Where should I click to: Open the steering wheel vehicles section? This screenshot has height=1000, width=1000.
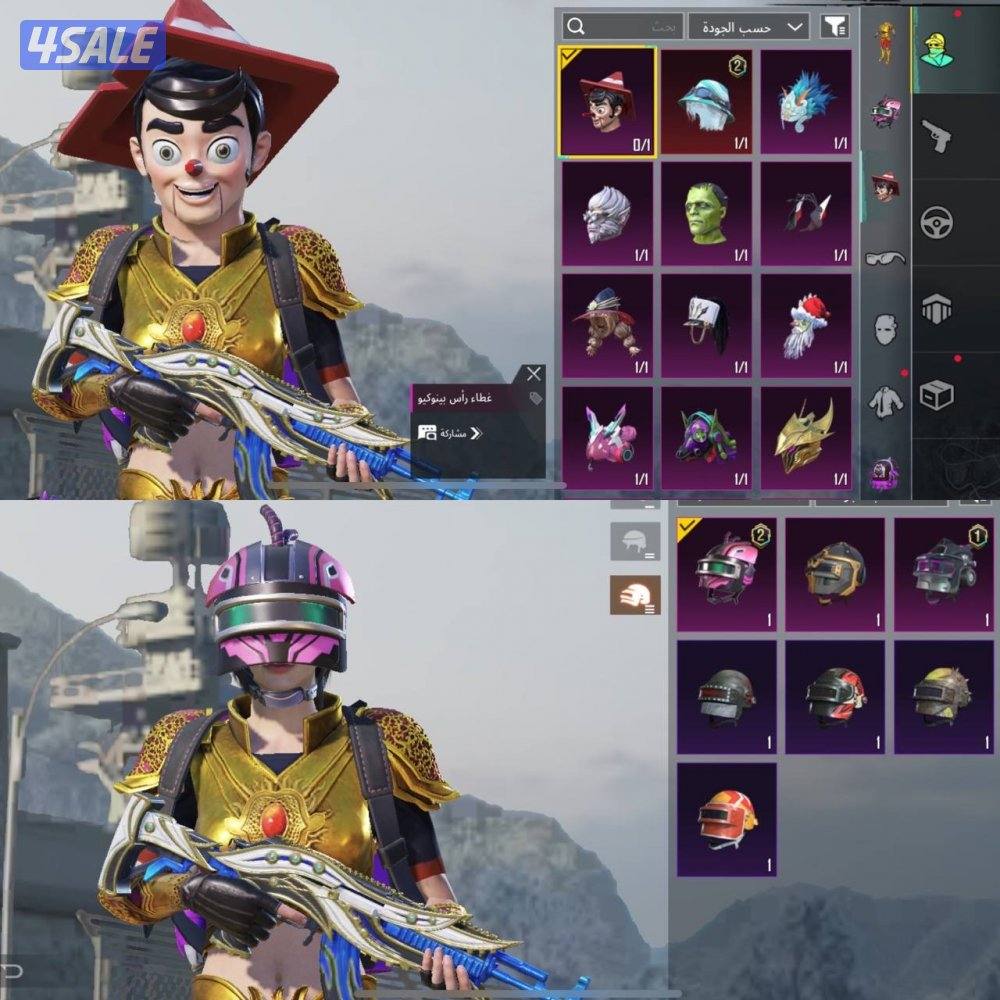click(936, 222)
